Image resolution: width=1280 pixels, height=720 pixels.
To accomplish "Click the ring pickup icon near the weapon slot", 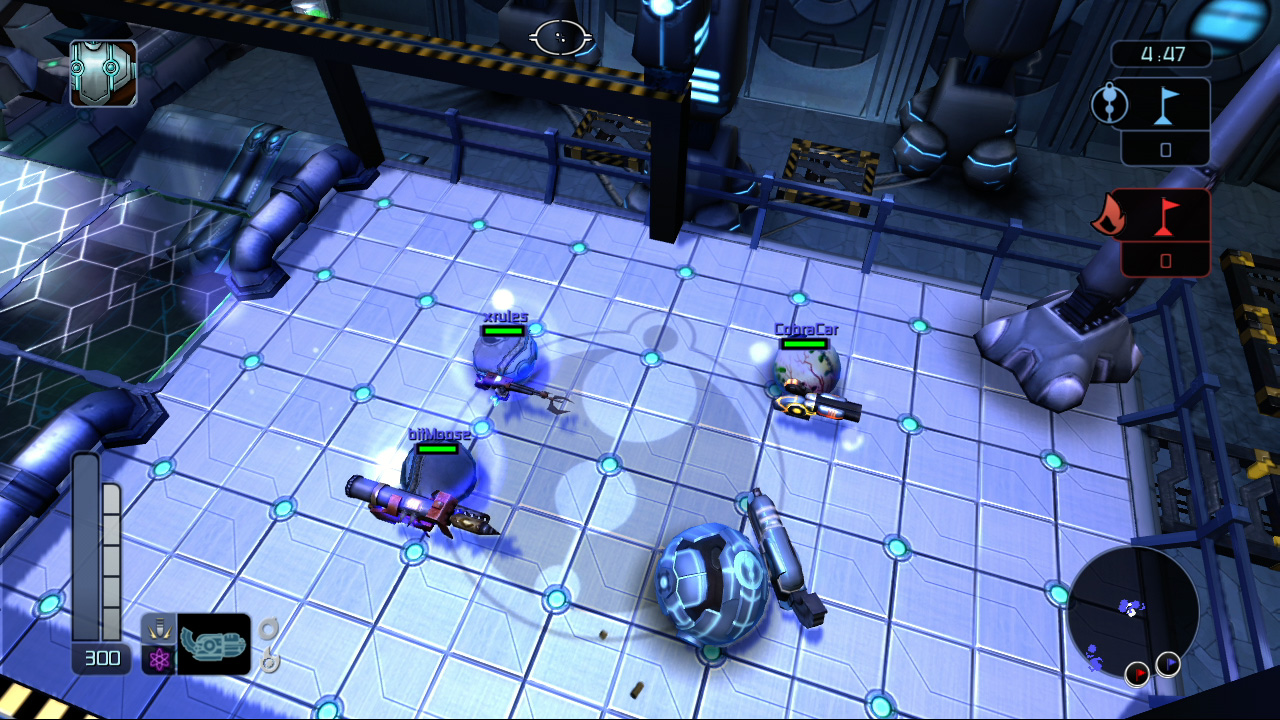I will click(268, 631).
